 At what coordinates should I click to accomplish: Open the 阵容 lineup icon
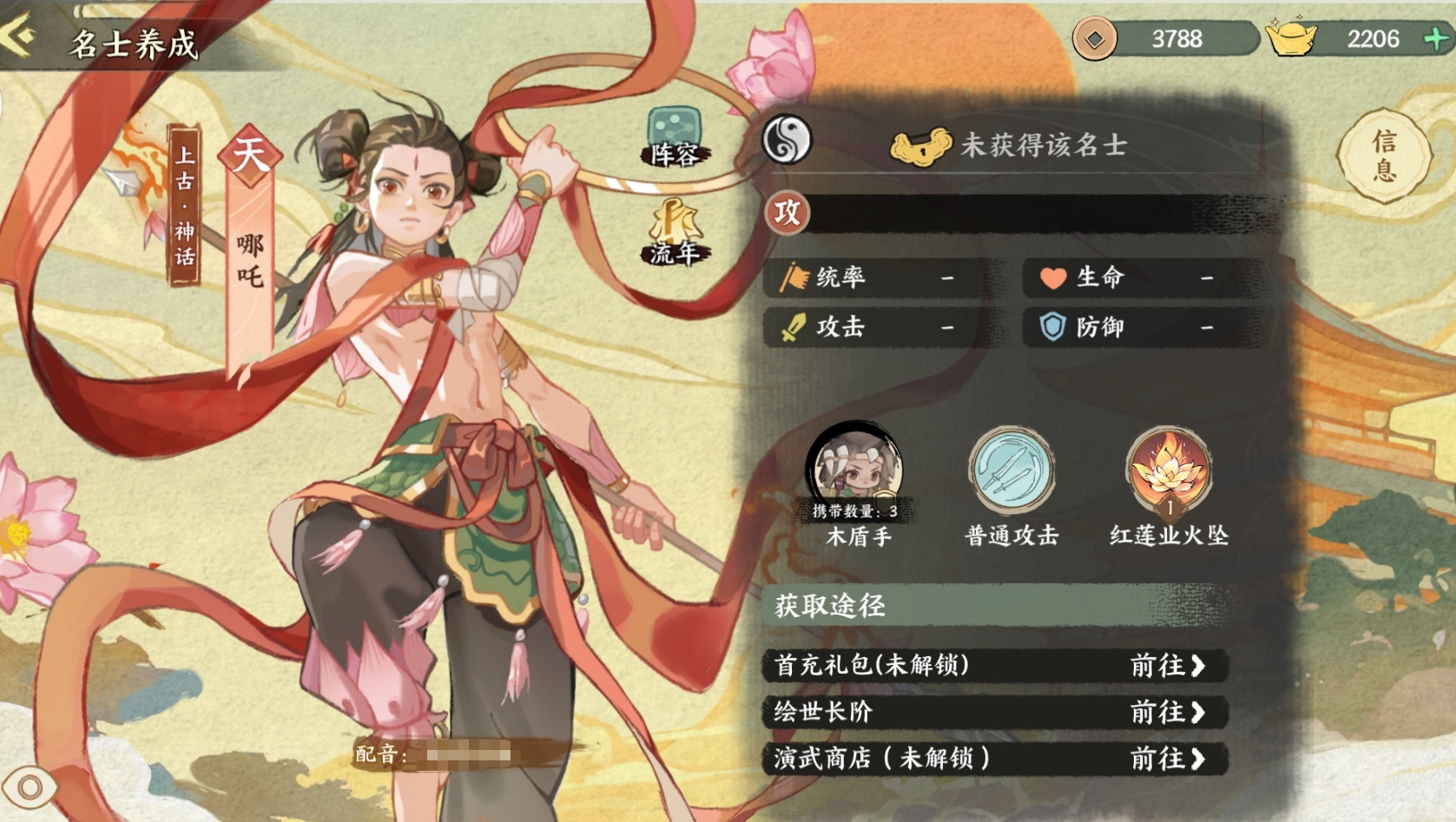click(x=675, y=137)
